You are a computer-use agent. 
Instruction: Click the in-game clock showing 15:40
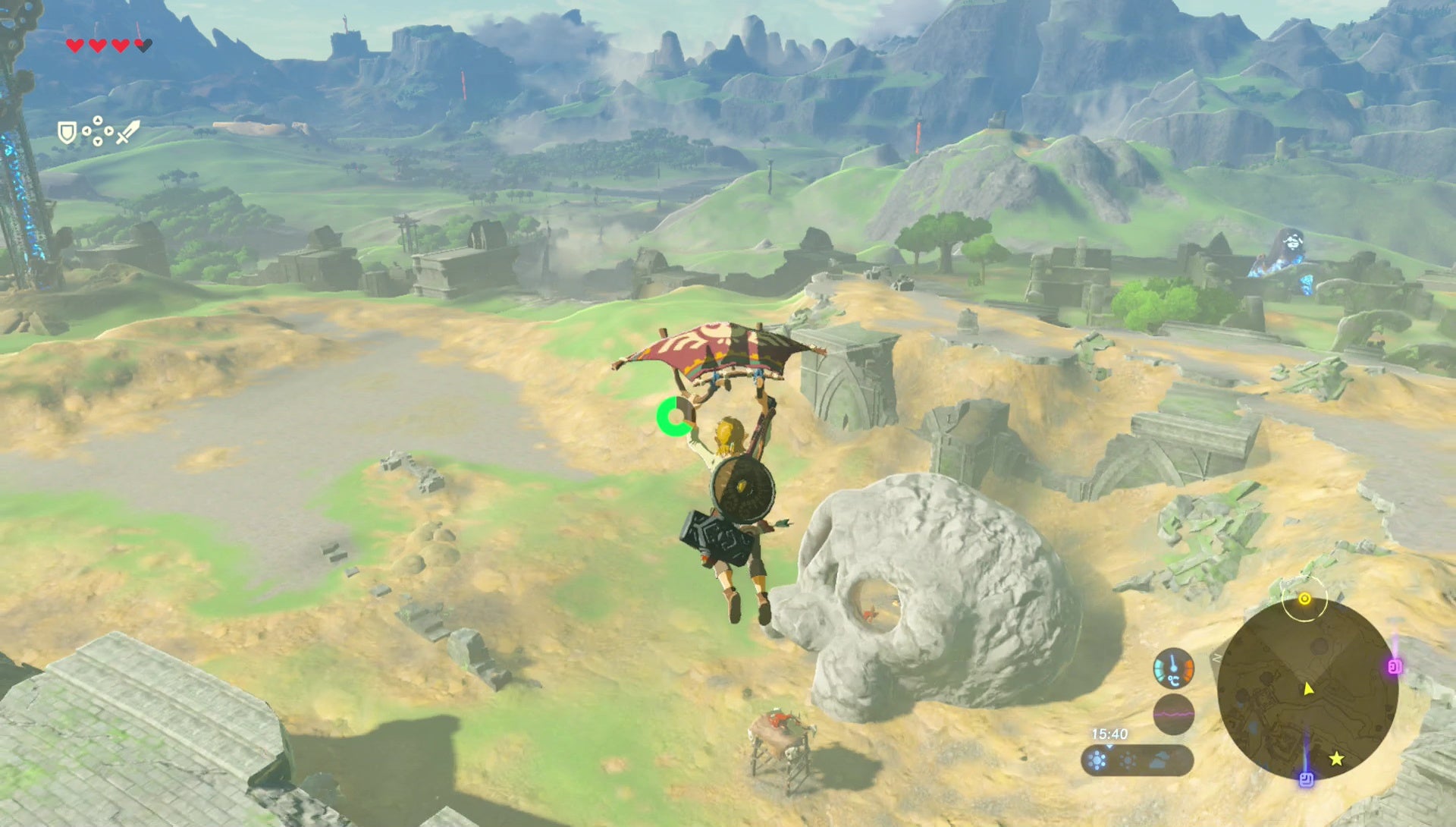[x=1110, y=733]
